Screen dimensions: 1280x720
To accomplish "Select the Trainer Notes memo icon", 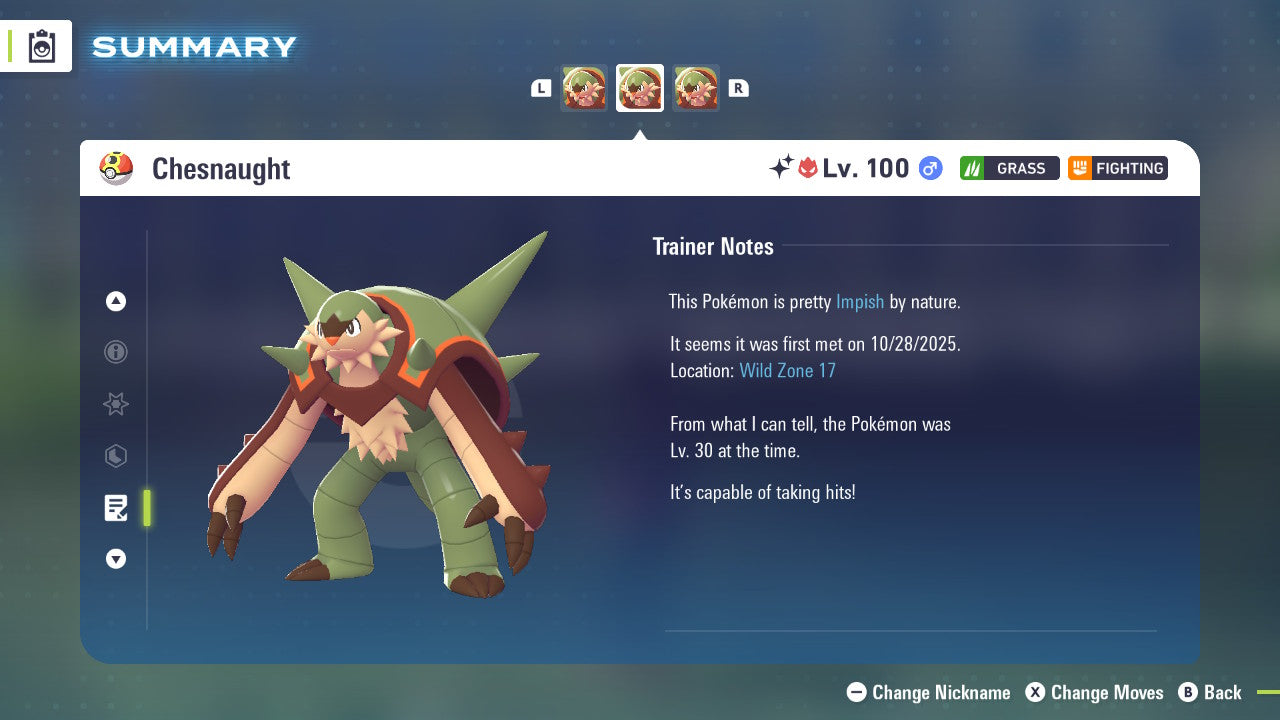I will [115, 507].
